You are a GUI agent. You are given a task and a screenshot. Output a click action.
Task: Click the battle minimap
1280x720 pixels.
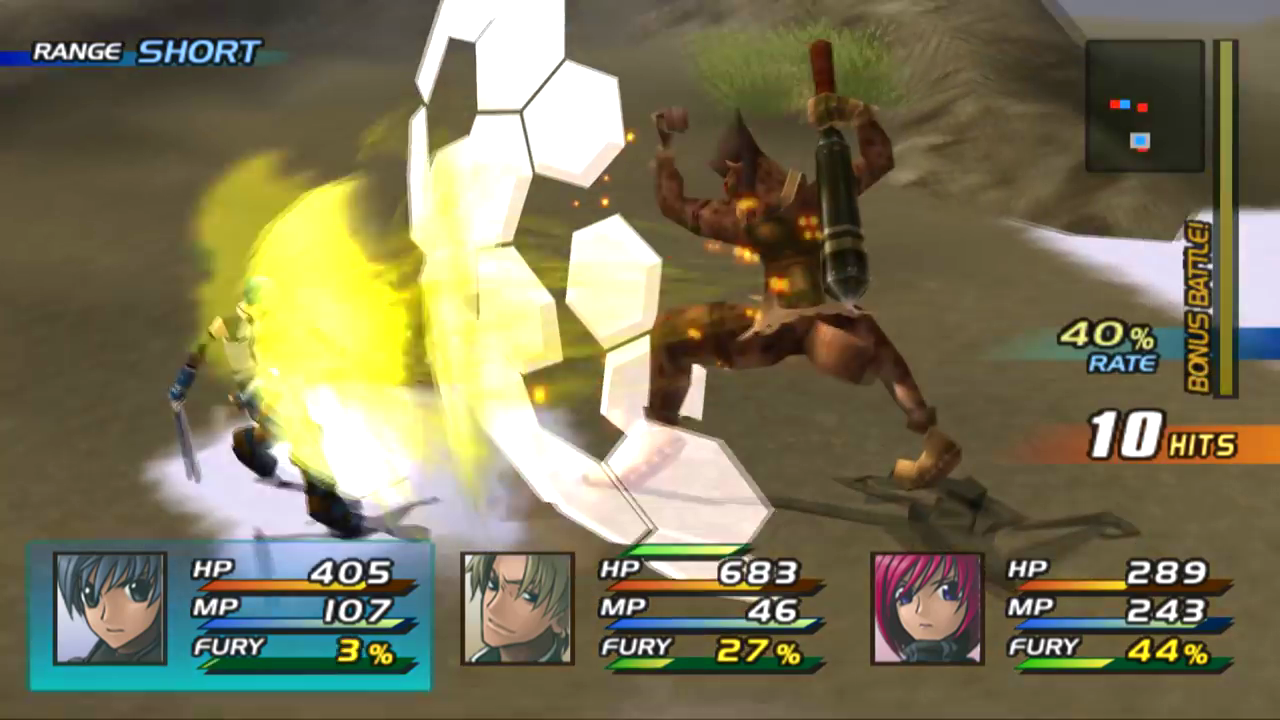pyautogui.click(x=1145, y=106)
